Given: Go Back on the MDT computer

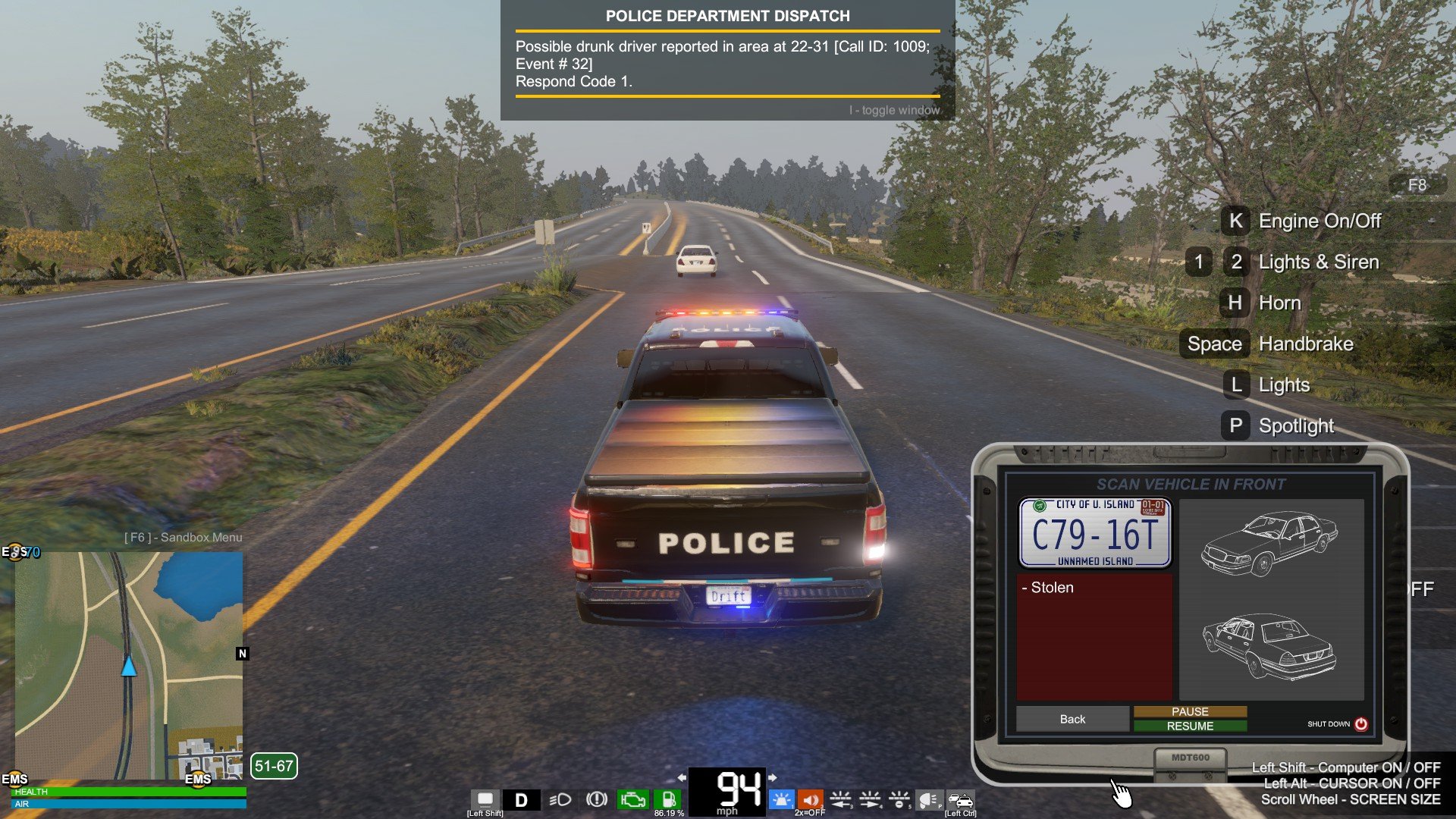Looking at the screenshot, I should pyautogui.click(x=1072, y=719).
